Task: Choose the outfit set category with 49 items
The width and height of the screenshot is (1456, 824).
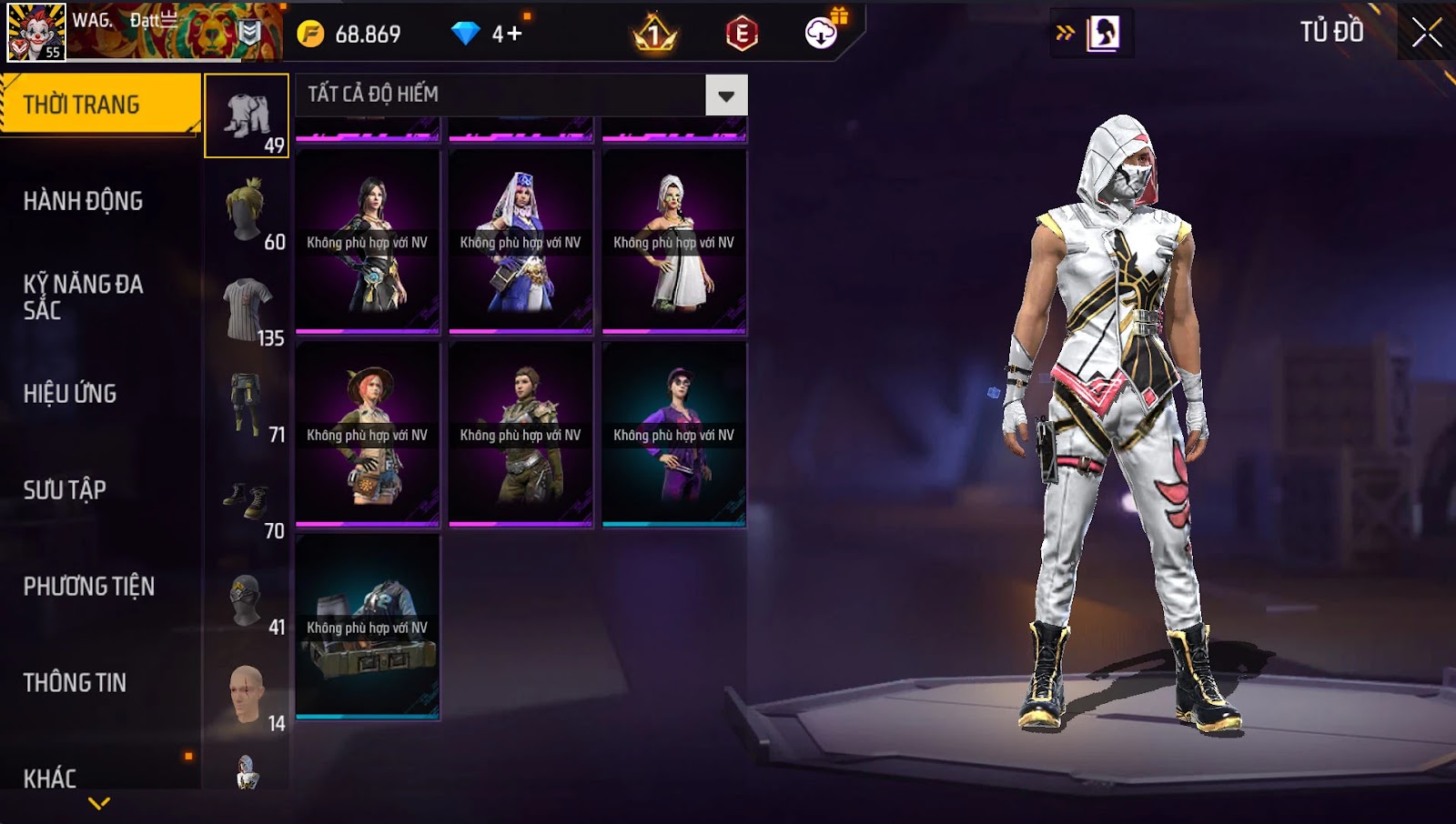Action: [x=247, y=116]
